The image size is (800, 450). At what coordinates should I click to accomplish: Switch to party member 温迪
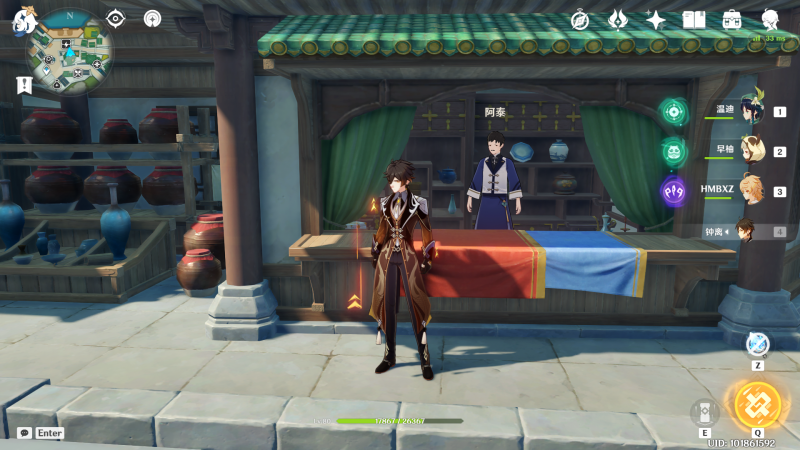click(x=749, y=112)
